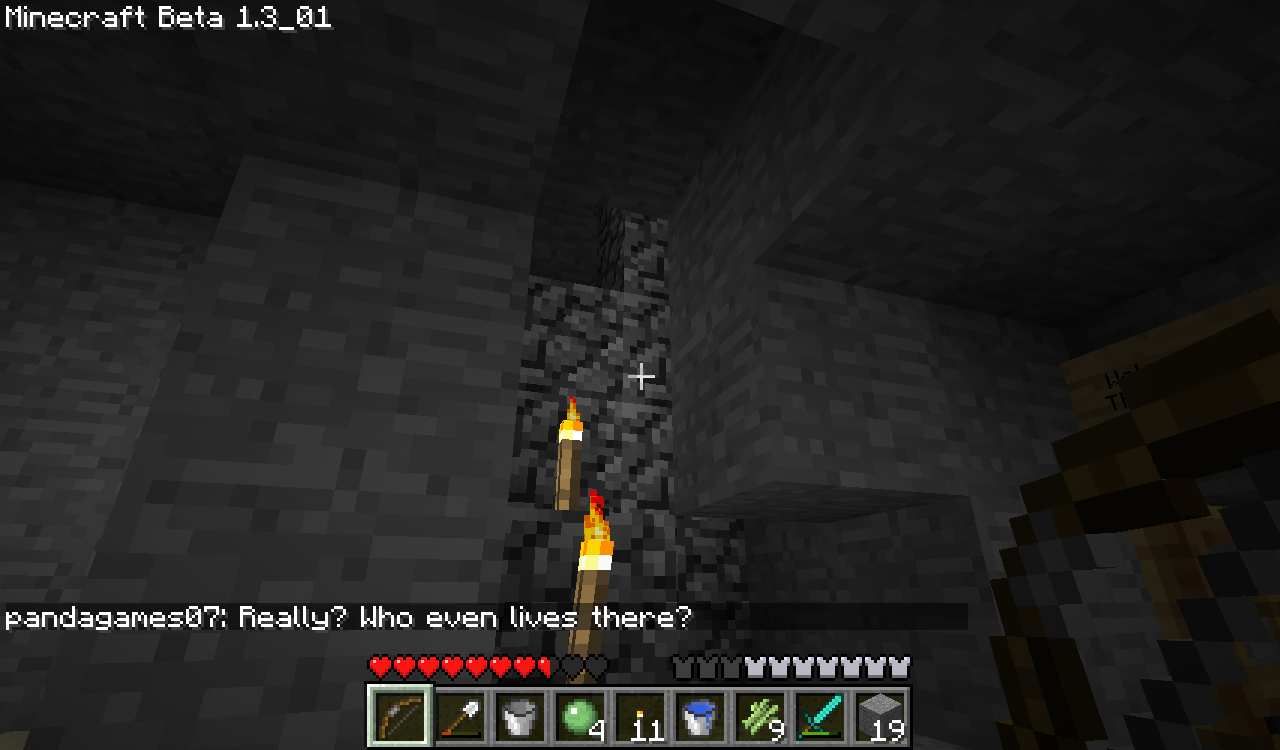Click the crosshair in the screen center

click(641, 376)
